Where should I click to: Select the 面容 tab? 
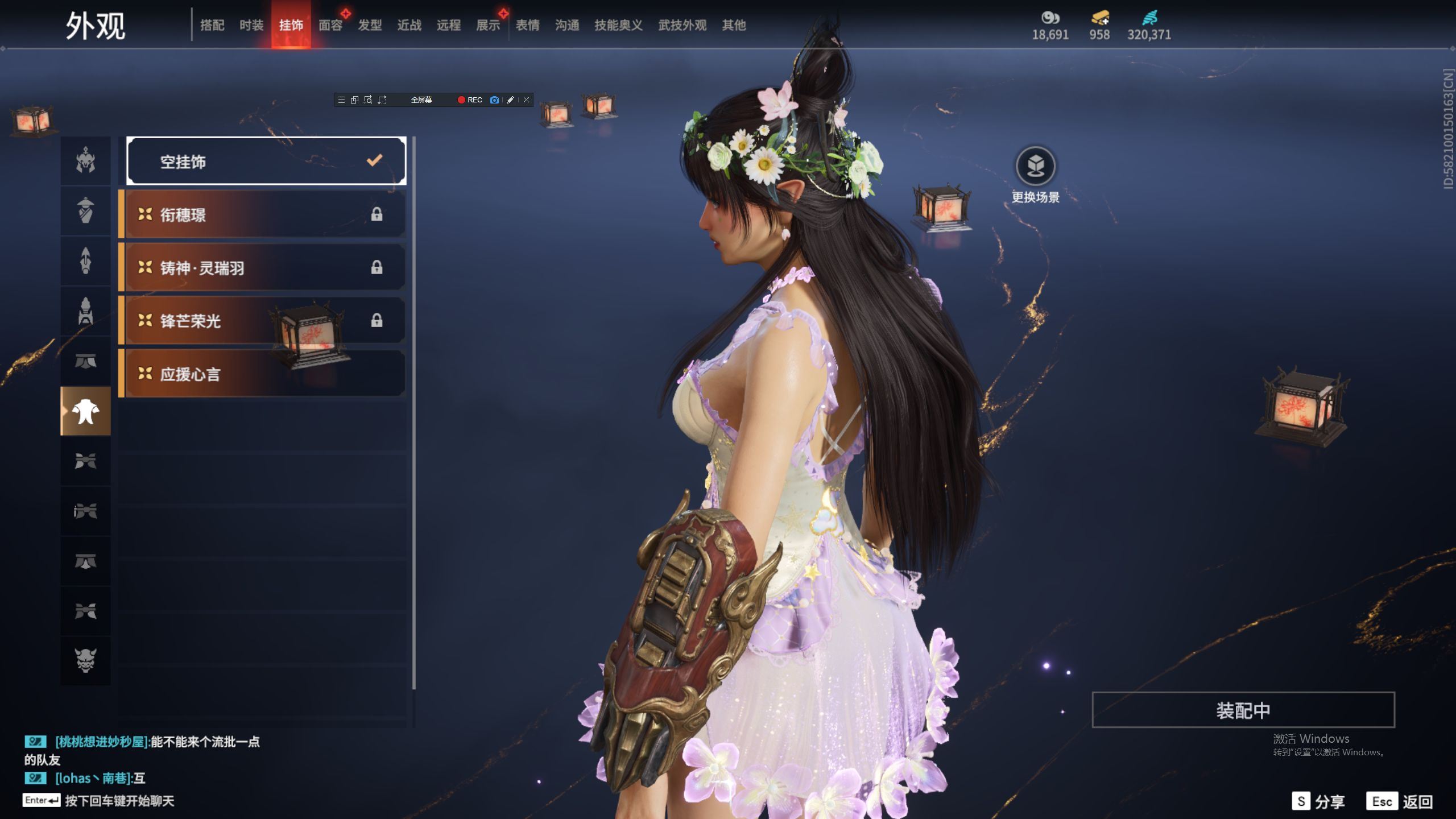[330, 25]
